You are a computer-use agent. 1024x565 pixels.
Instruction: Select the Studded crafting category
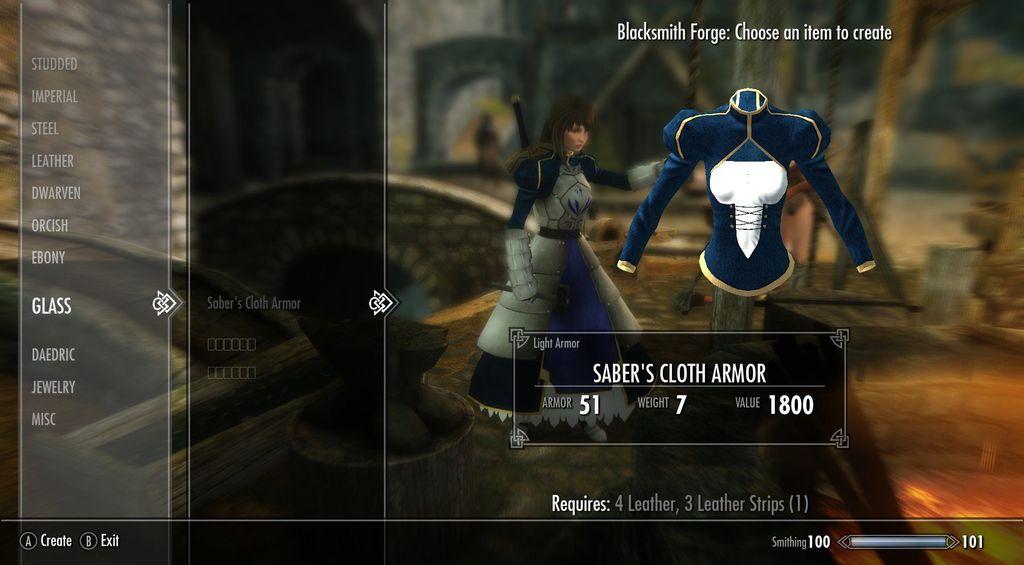click(x=54, y=64)
